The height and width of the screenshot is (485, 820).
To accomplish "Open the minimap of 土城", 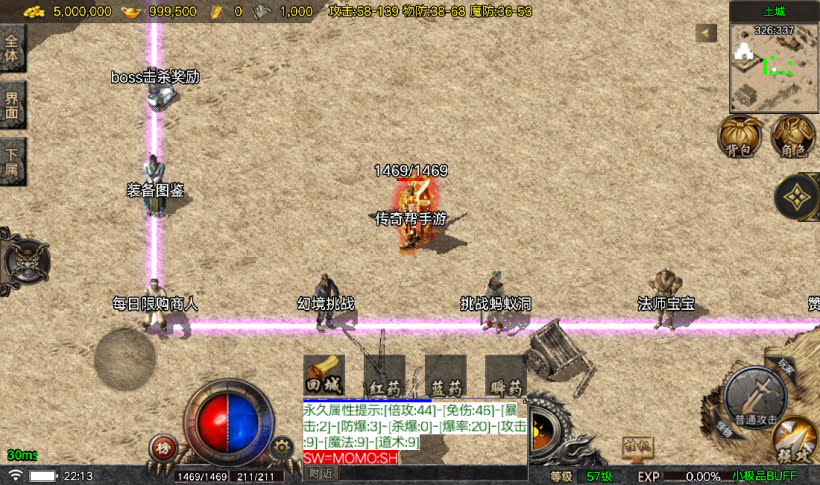I will pos(774,67).
